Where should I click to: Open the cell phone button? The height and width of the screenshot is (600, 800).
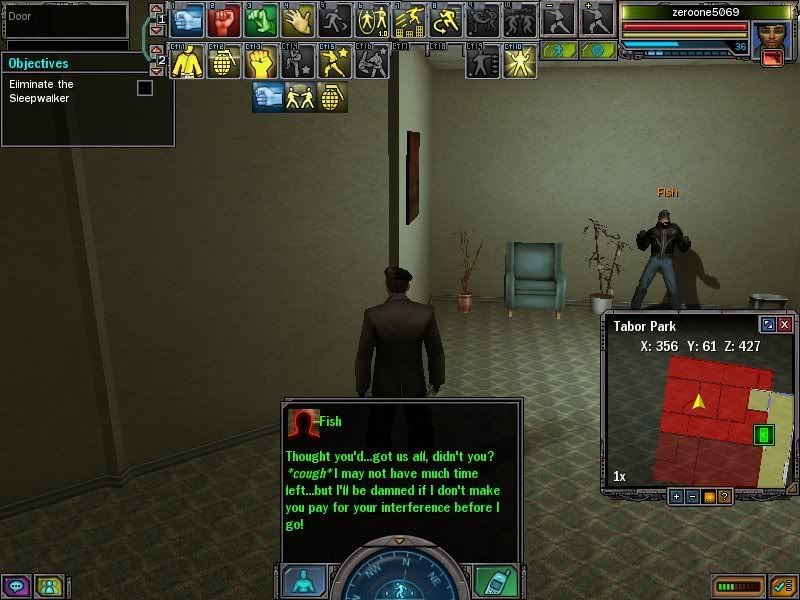click(x=497, y=579)
